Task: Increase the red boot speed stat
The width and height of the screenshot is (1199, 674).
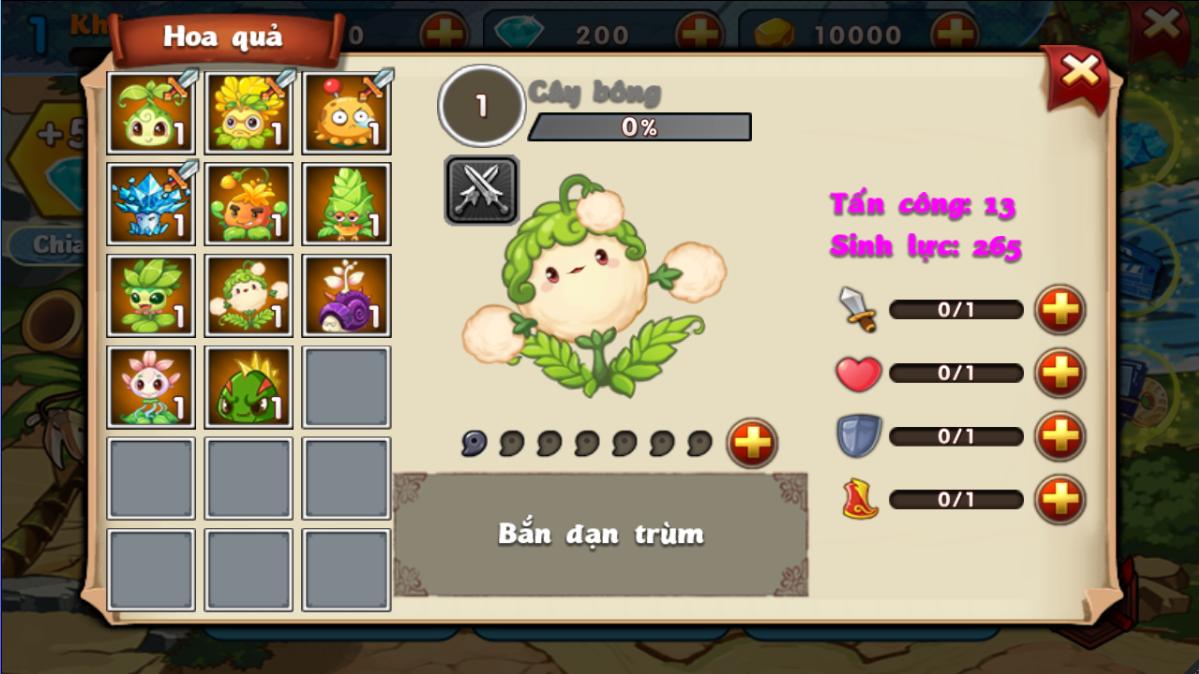Action: tap(1060, 499)
